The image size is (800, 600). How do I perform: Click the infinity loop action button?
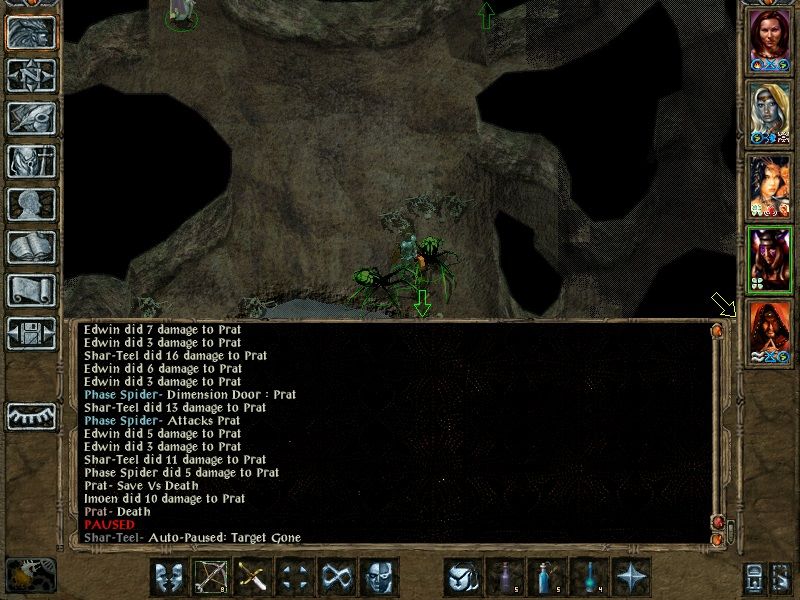tap(337, 577)
